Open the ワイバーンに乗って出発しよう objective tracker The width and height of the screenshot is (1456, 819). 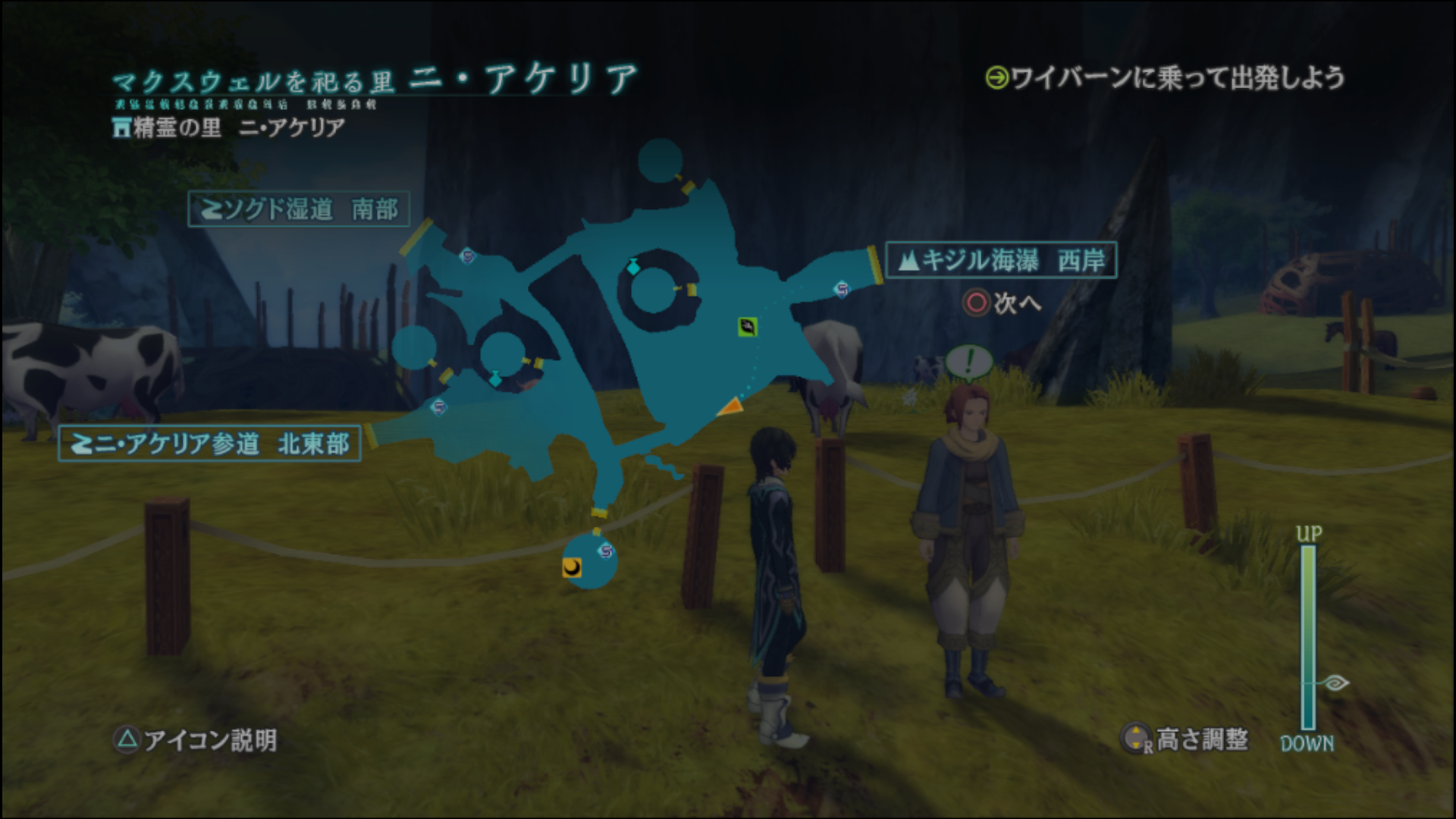tap(1165, 78)
